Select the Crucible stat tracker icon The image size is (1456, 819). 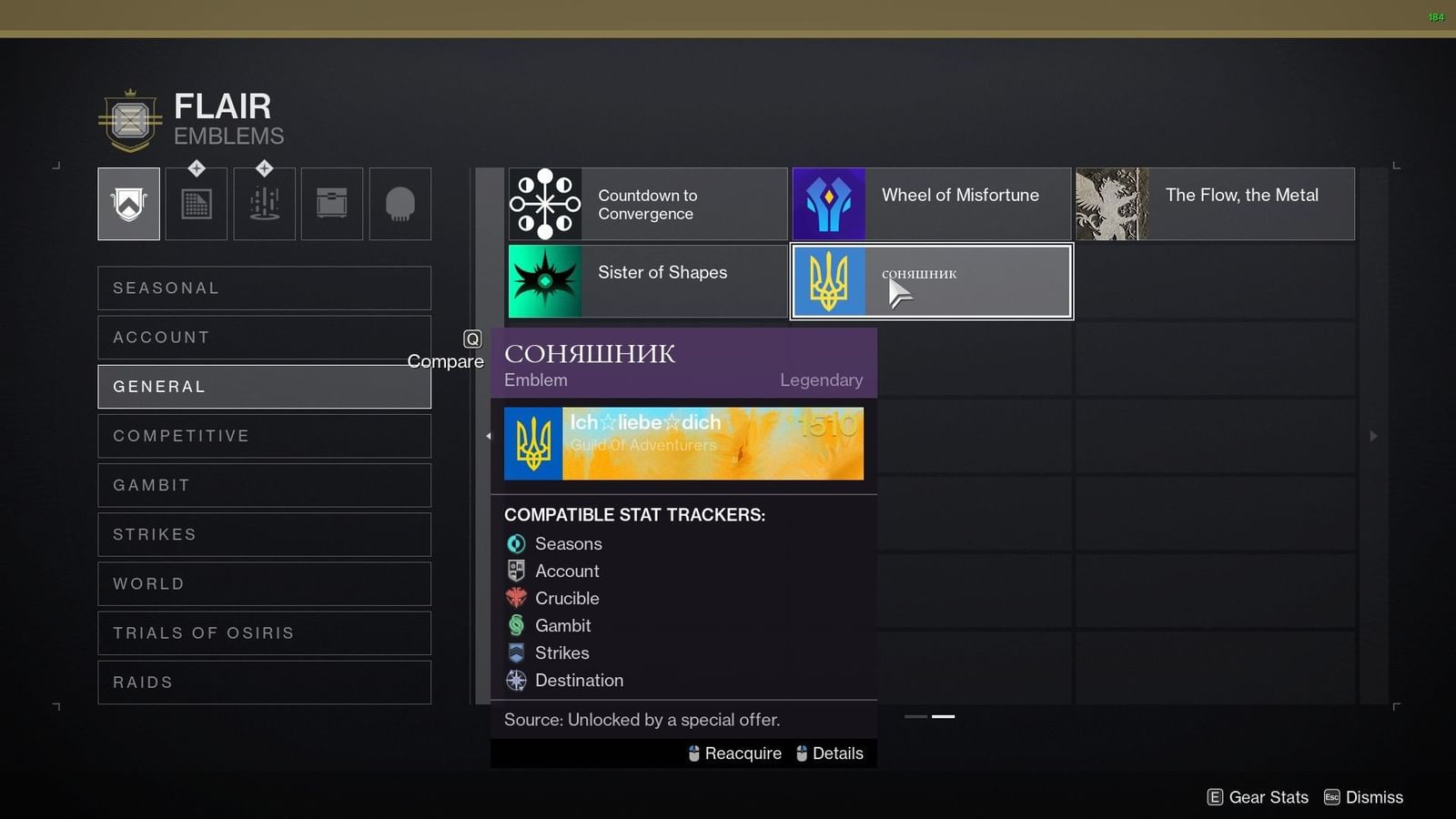516,598
